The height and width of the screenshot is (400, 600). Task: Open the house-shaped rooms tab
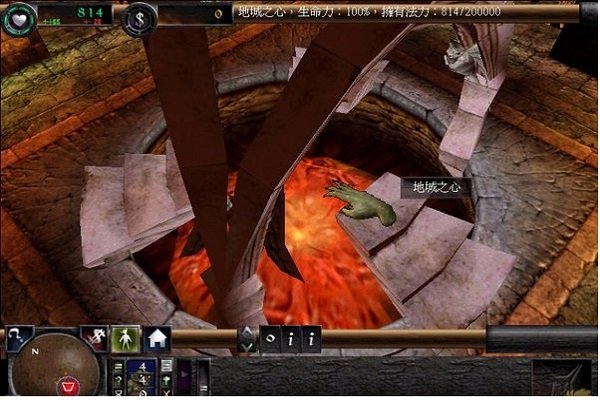(158, 338)
